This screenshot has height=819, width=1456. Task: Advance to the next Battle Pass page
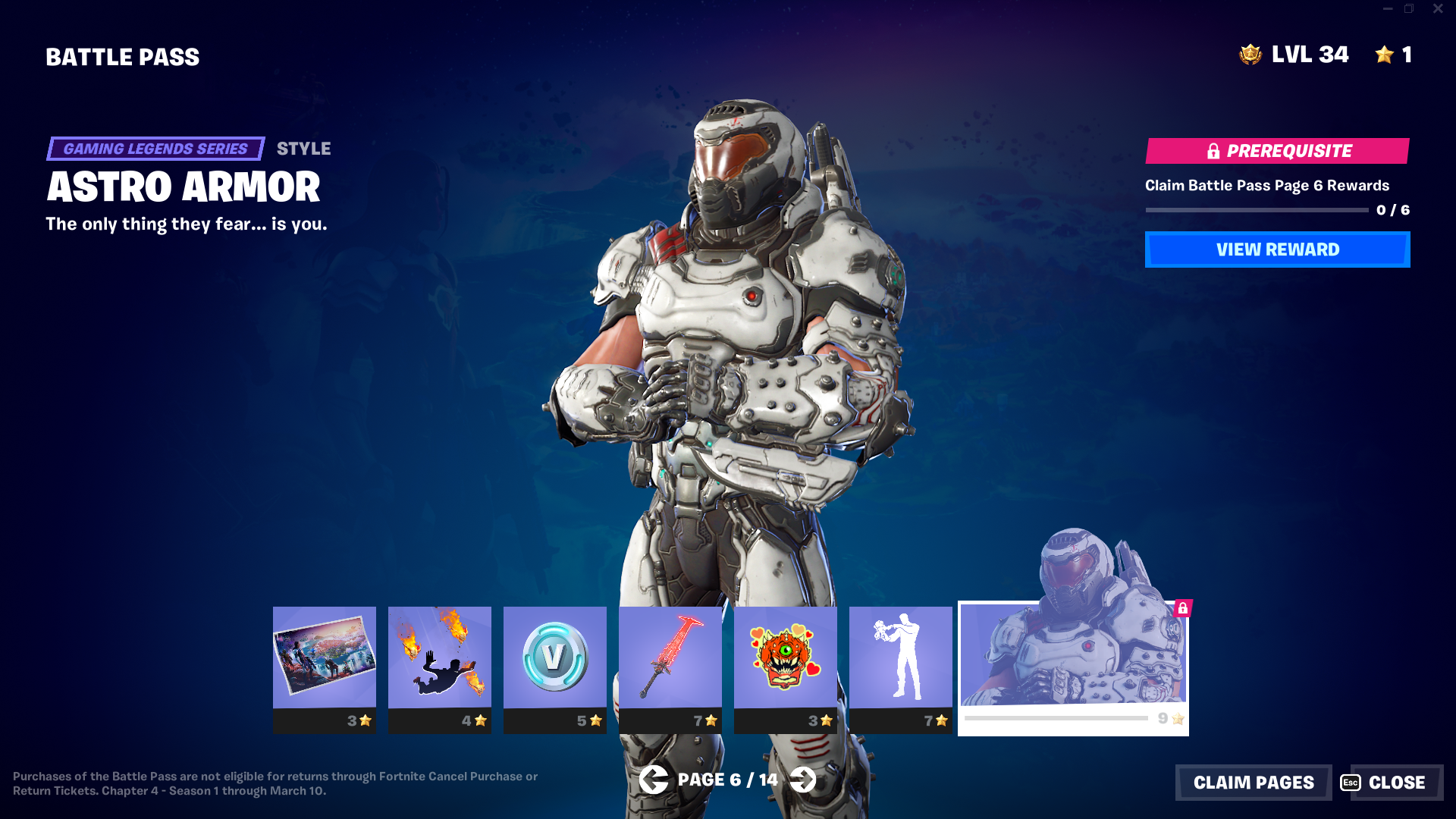802,780
